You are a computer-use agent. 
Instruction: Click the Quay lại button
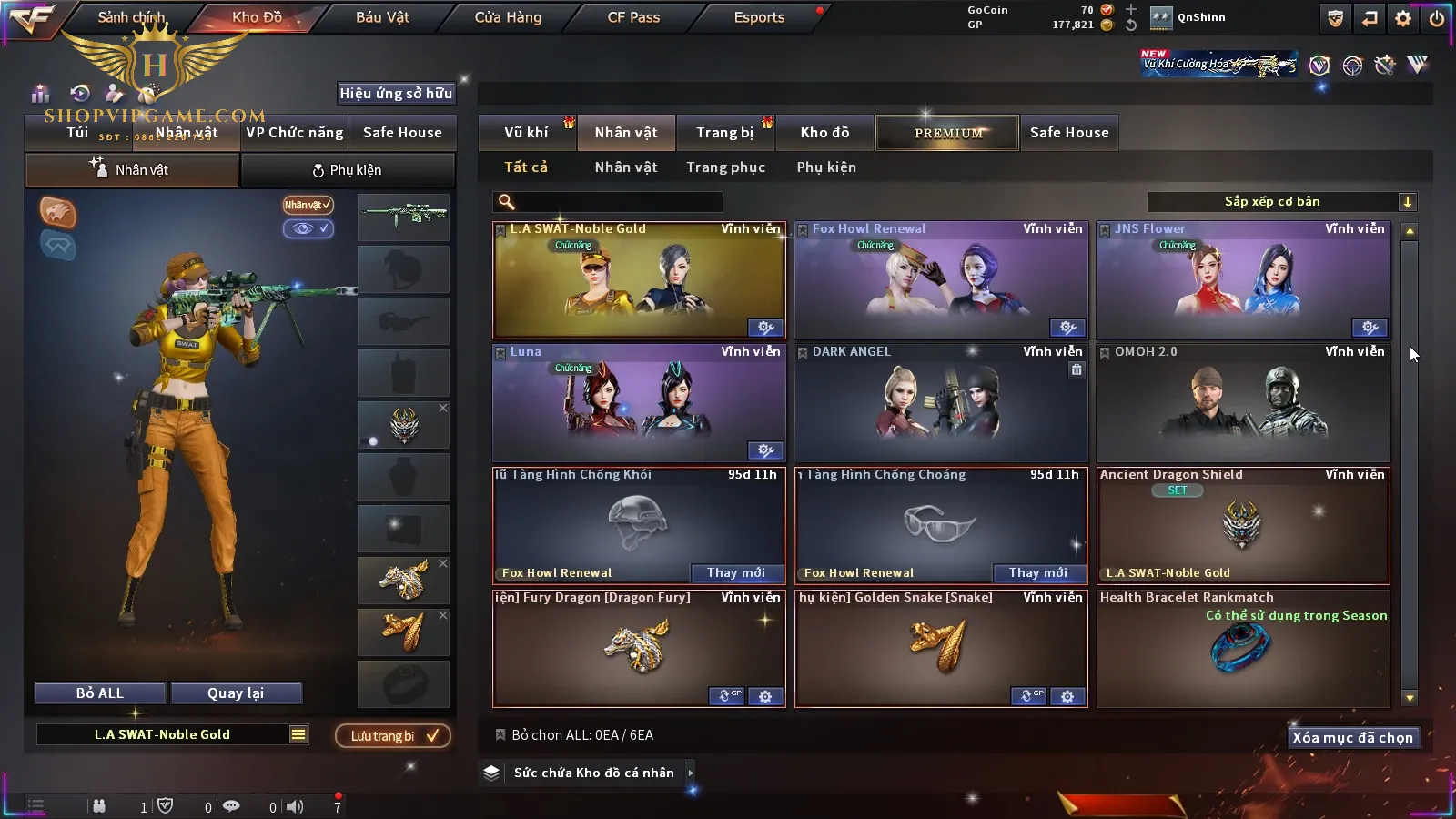(236, 693)
